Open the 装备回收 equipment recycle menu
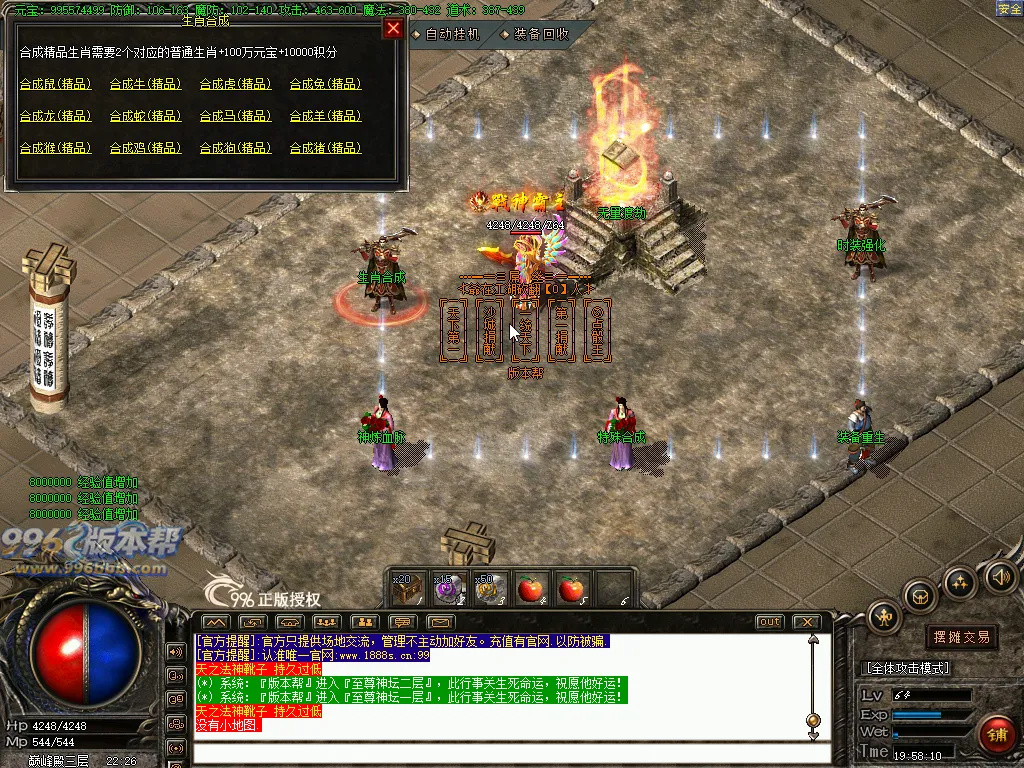 pos(536,34)
